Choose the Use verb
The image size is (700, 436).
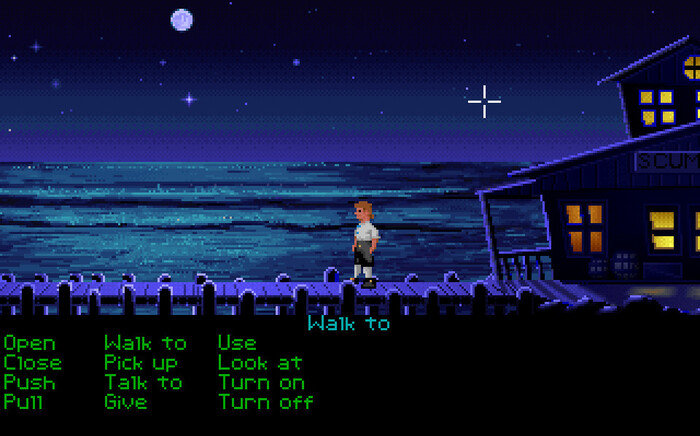(x=237, y=343)
